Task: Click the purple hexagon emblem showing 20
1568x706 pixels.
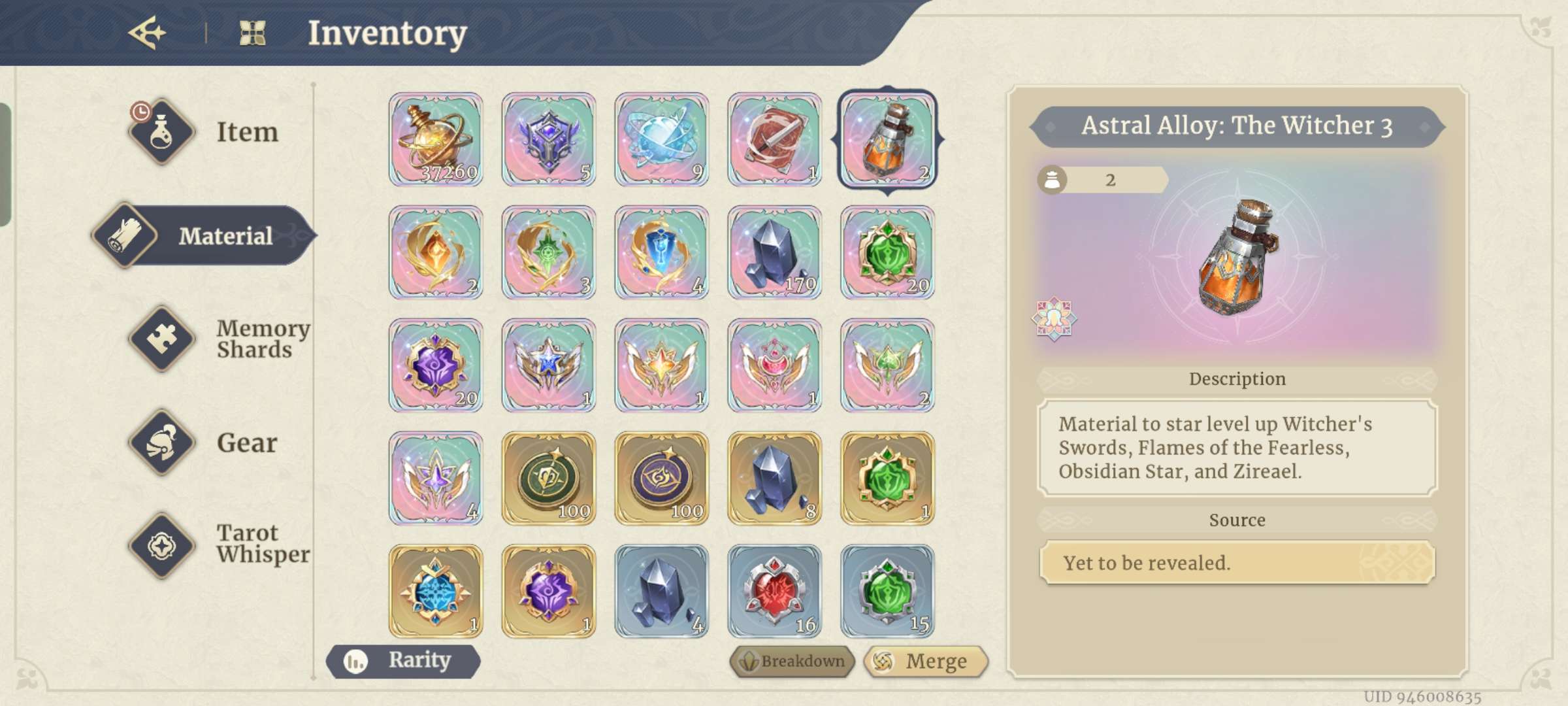Action: [434, 366]
